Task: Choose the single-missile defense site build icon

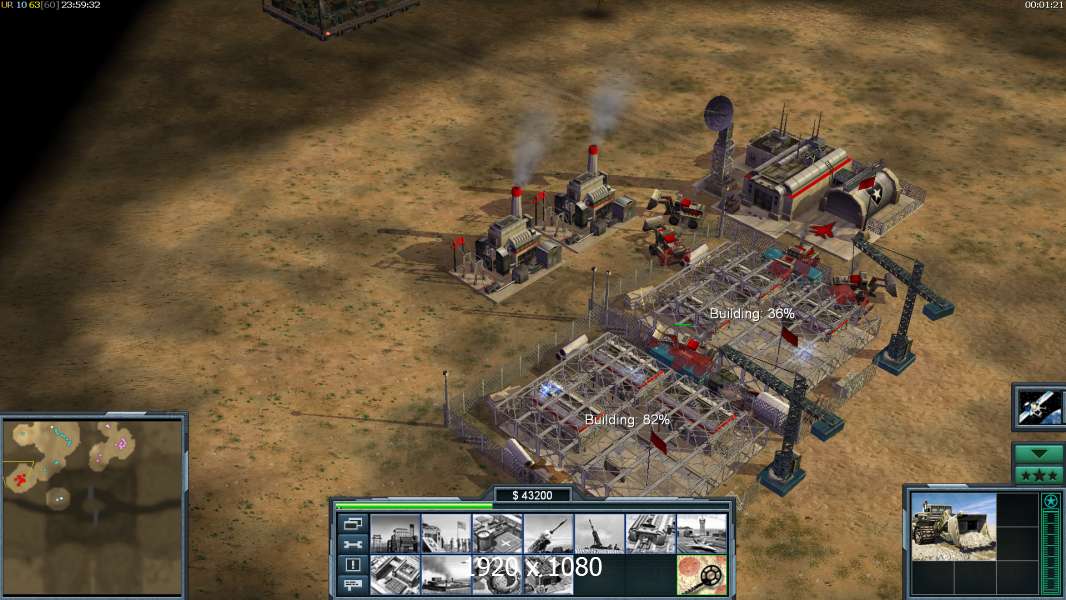Action: click(x=548, y=534)
